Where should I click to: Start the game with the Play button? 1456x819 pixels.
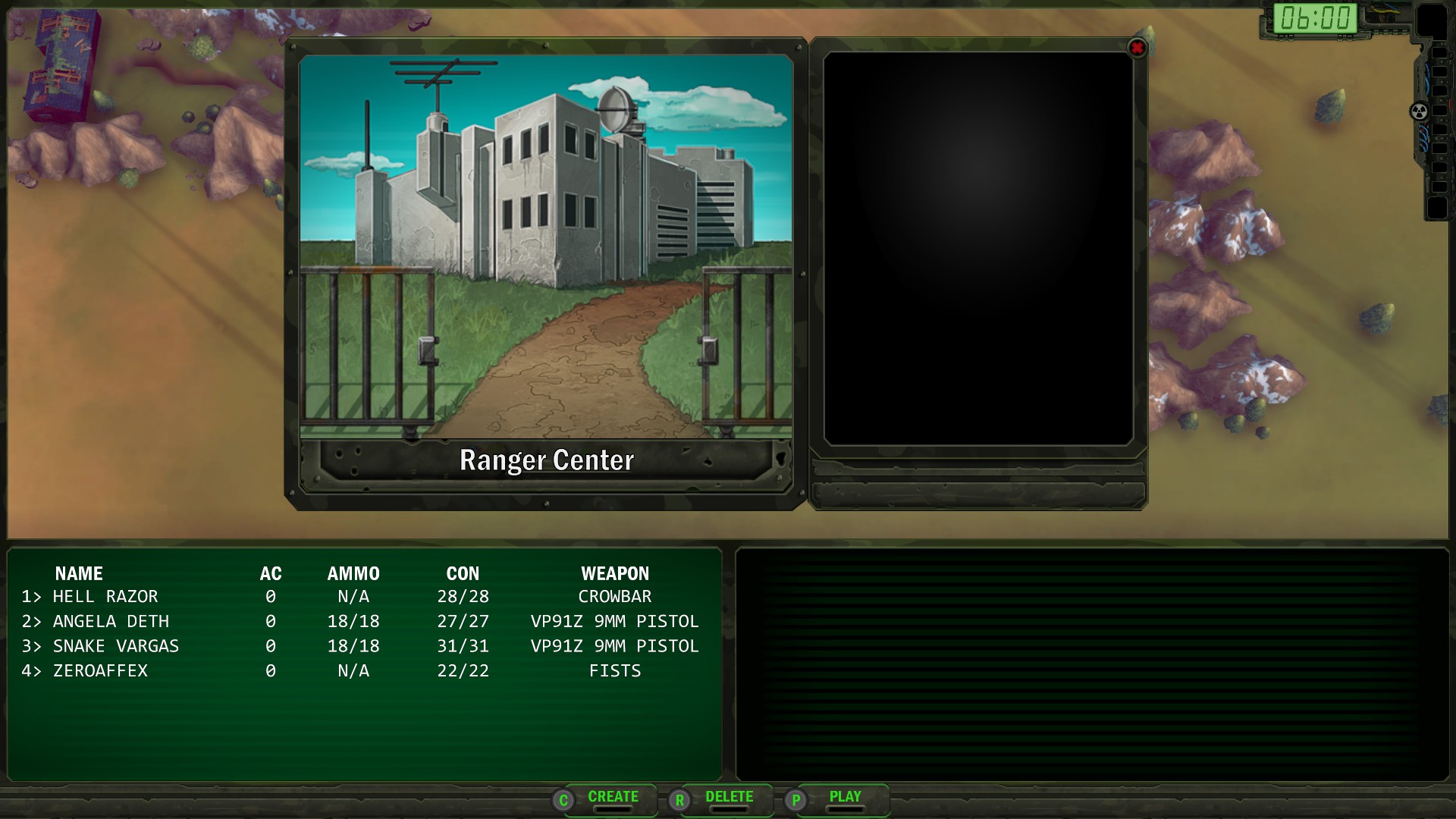click(x=844, y=798)
